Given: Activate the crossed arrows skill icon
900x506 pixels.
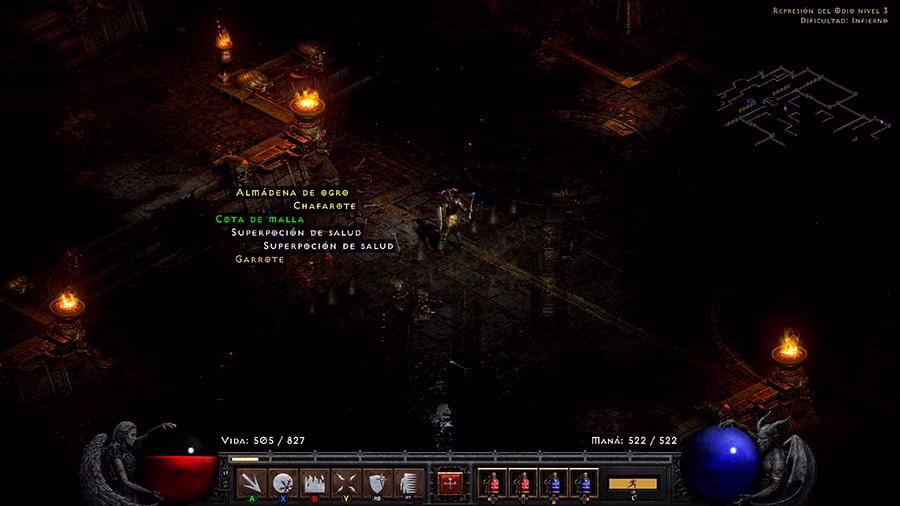Looking at the screenshot, I should pyautogui.click(x=345, y=483).
